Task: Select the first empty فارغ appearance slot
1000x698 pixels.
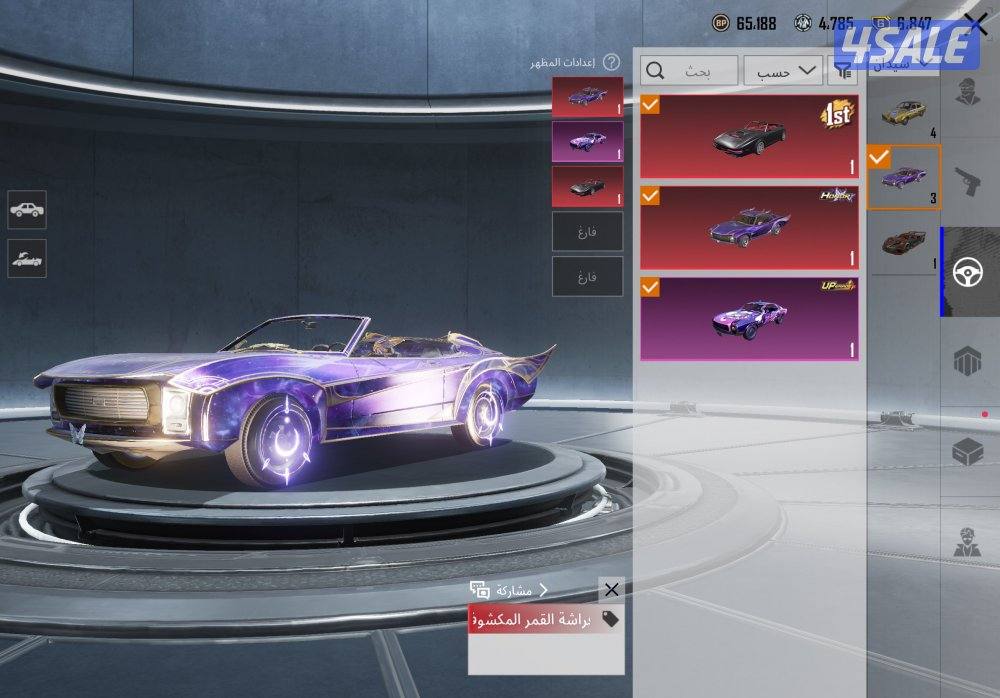Action: pos(587,231)
